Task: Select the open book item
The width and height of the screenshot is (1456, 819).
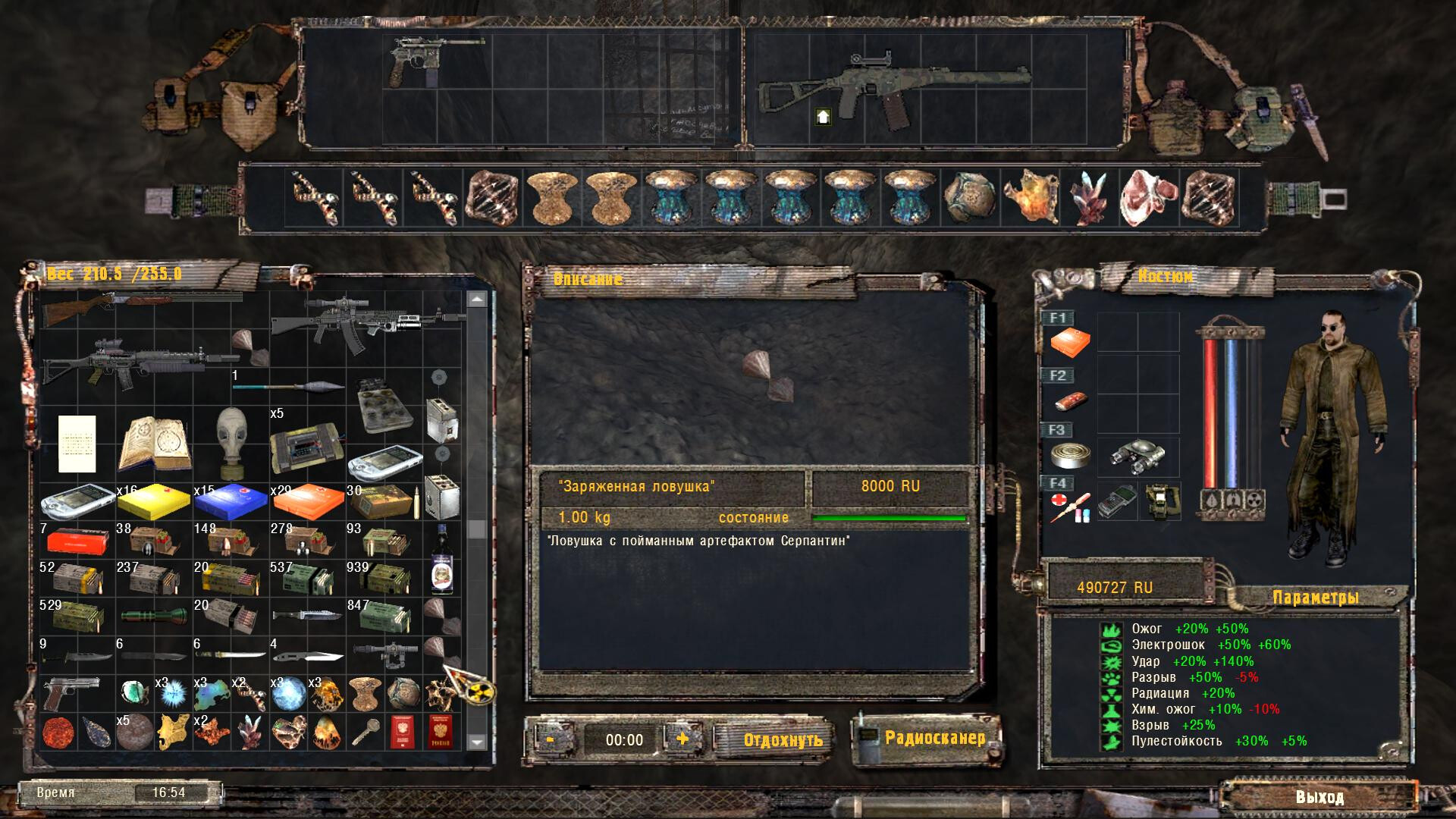Action: 154,443
